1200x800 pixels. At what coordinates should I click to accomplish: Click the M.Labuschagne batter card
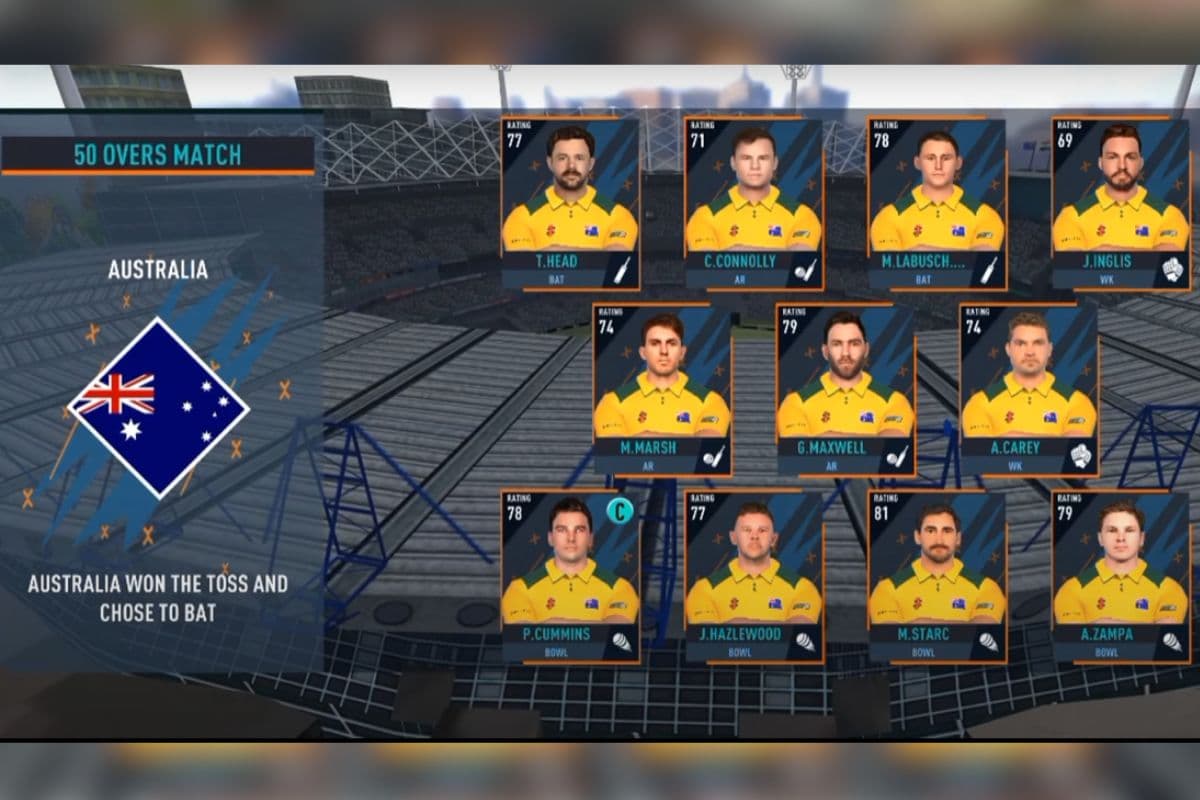(x=937, y=203)
